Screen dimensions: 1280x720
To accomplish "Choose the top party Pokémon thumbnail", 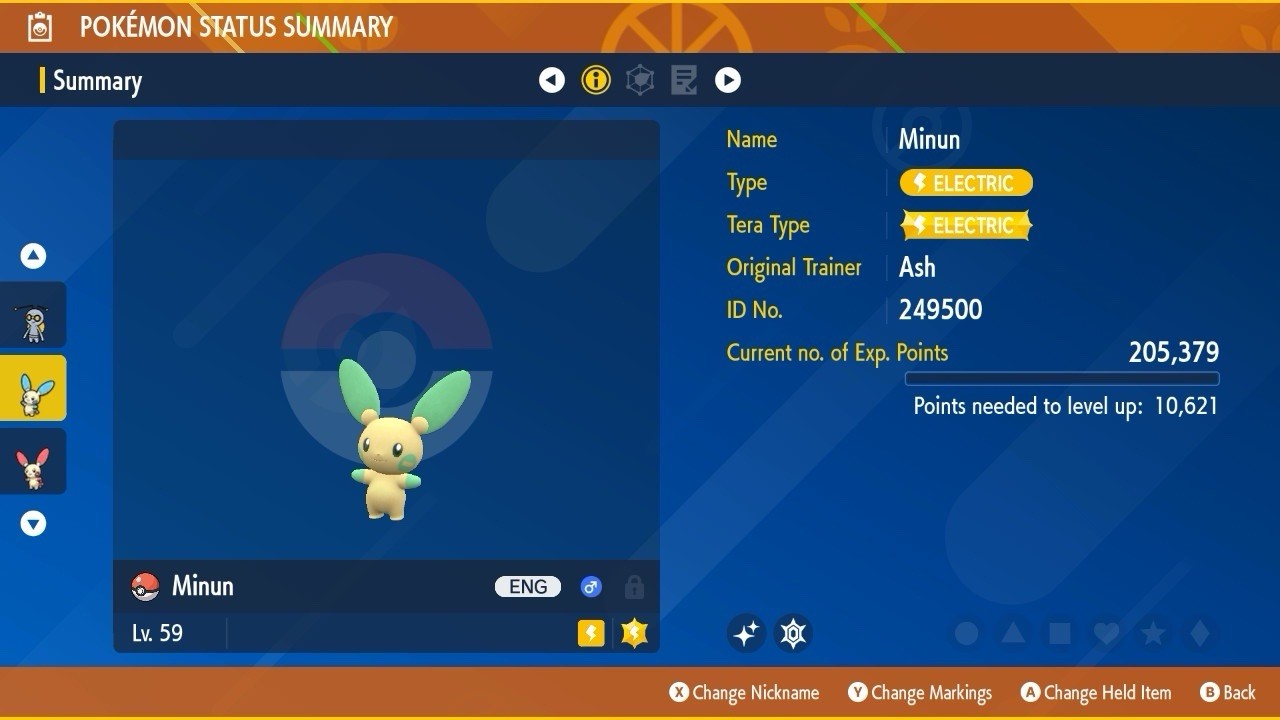I will click(x=33, y=315).
